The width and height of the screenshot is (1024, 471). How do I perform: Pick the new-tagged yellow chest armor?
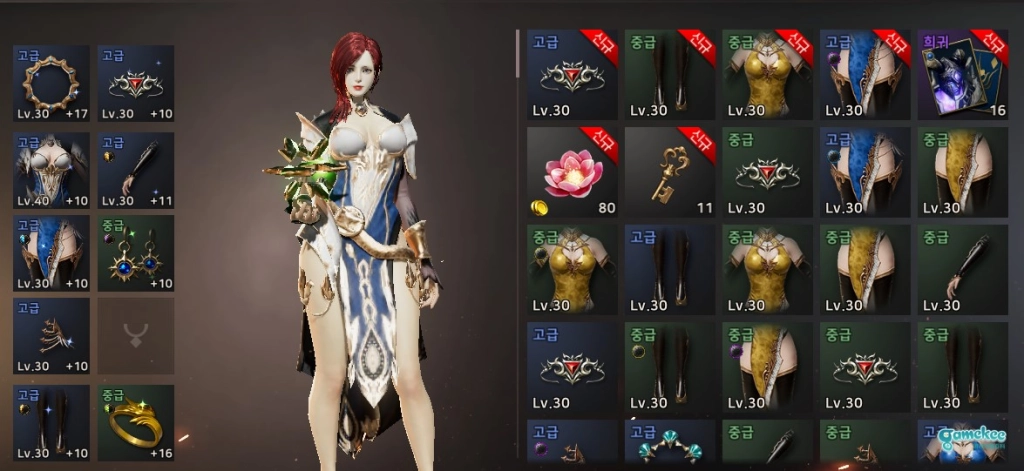pos(767,75)
